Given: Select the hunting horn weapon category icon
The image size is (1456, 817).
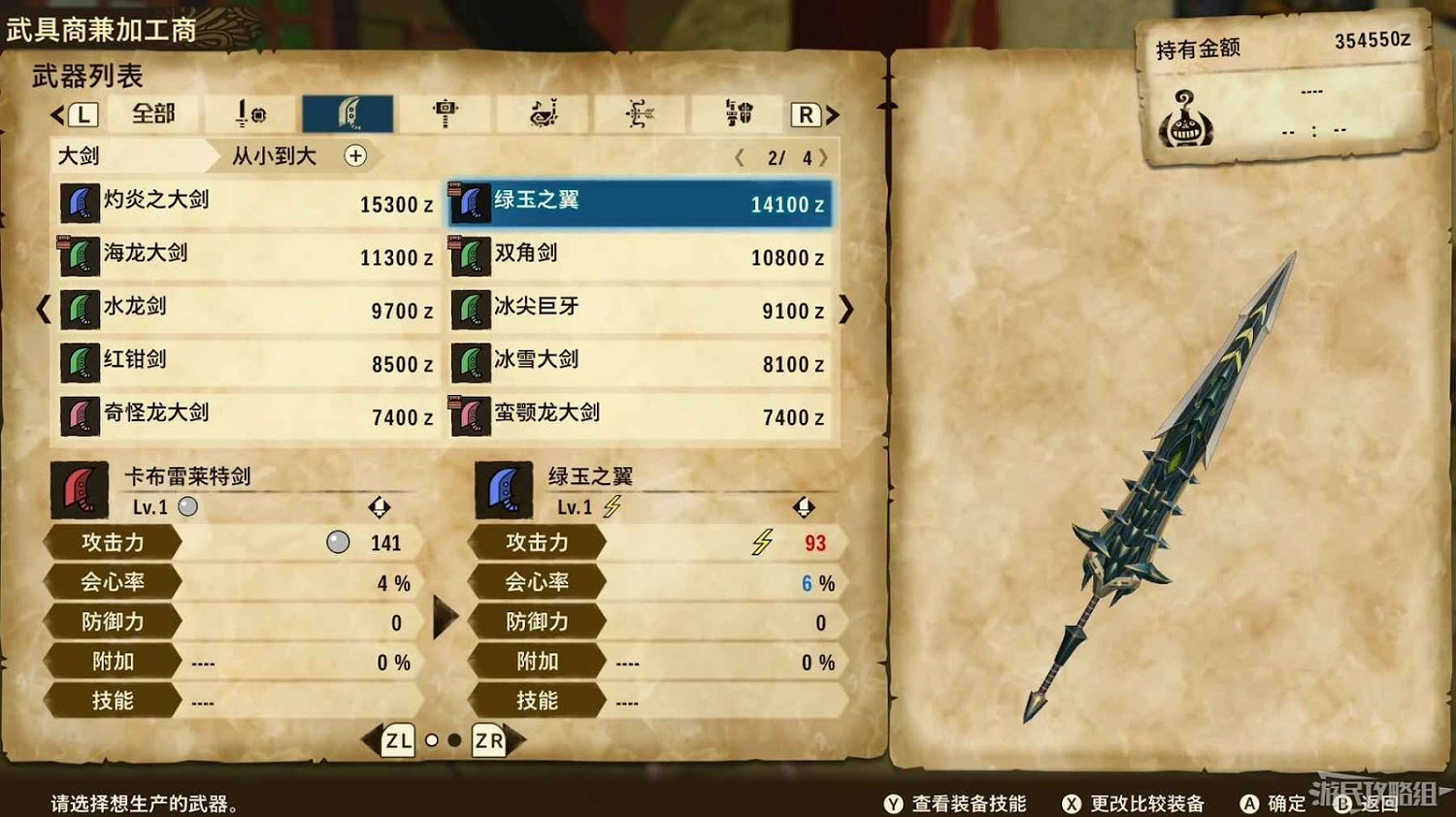Looking at the screenshot, I should (x=542, y=112).
